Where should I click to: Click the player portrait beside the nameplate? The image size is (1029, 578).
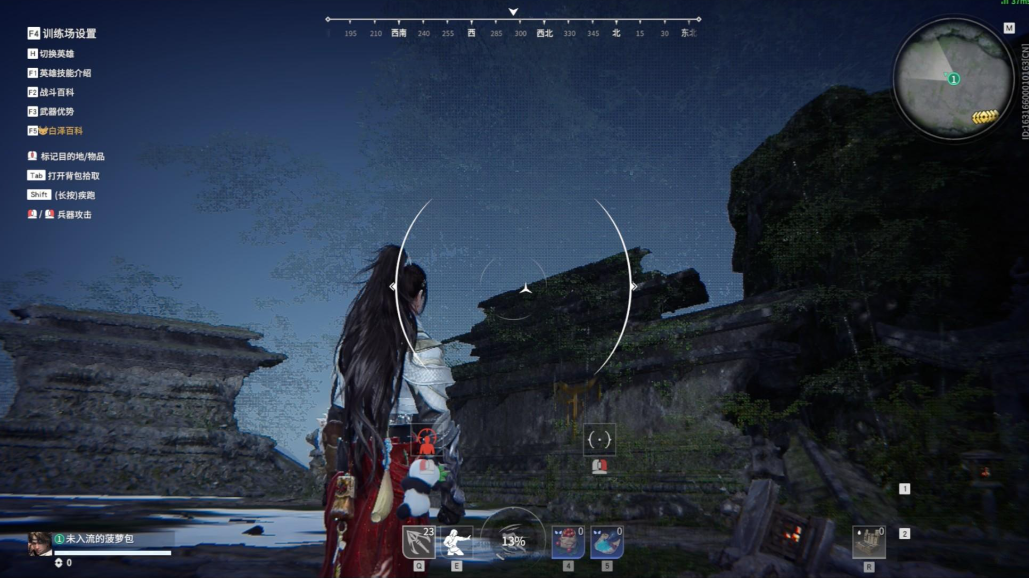tap(40, 543)
